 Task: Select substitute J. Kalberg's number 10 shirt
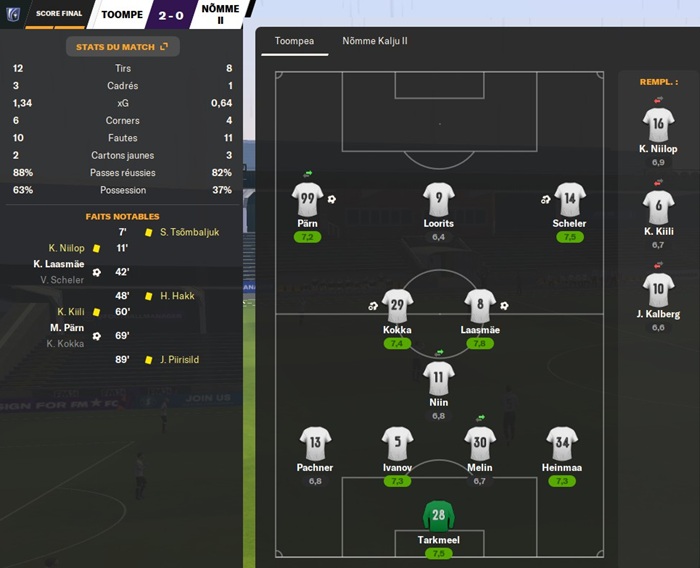(x=658, y=290)
